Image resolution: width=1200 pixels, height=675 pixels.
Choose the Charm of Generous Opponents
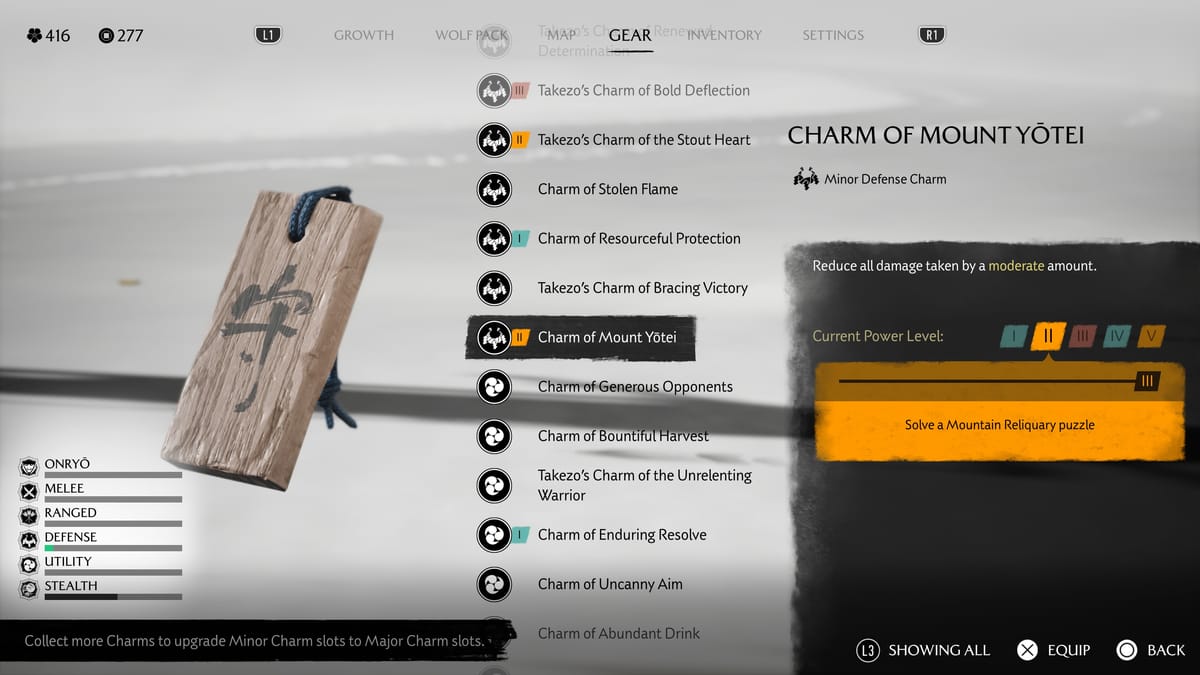(x=634, y=387)
